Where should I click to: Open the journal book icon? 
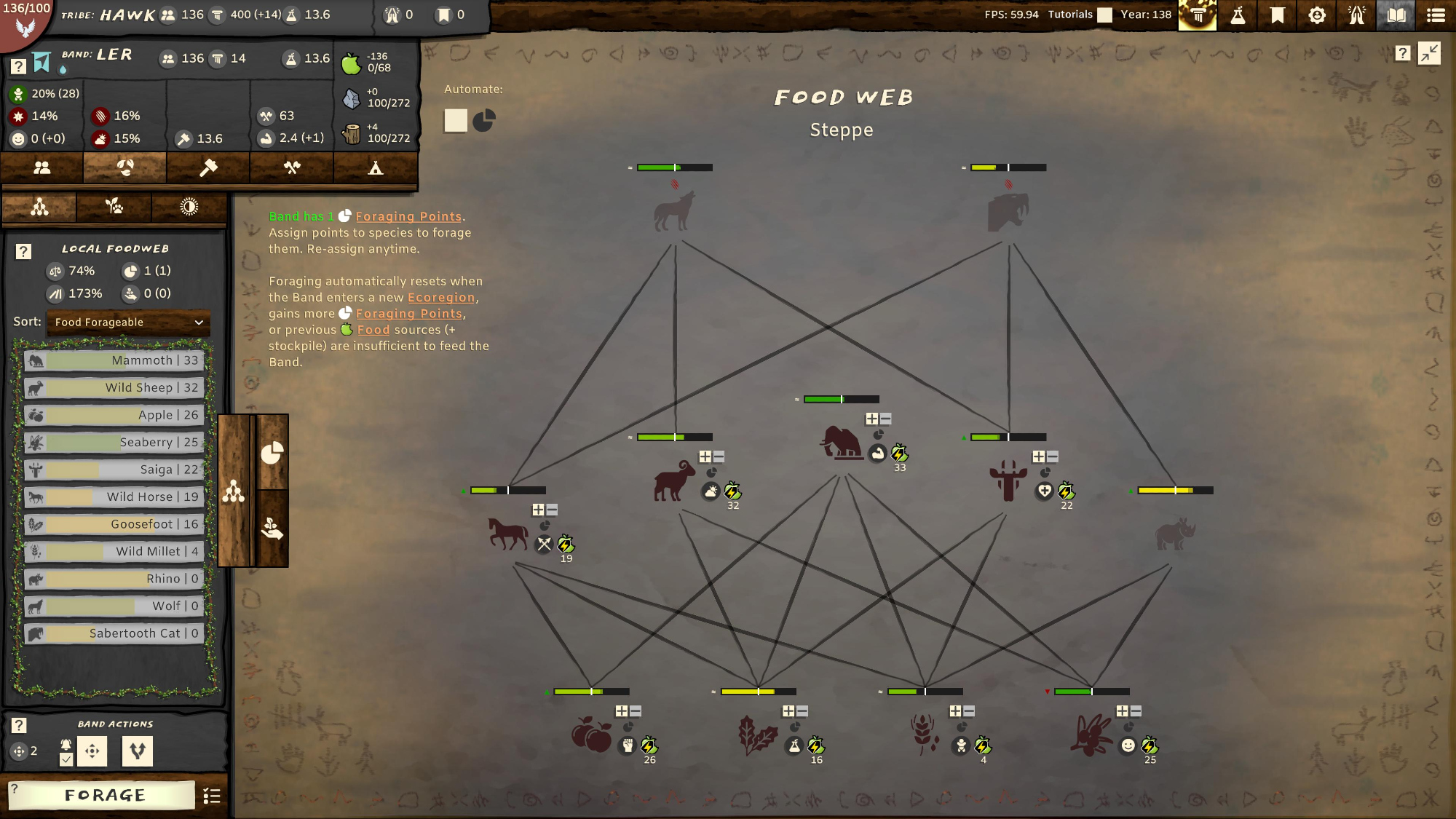pyautogui.click(x=1396, y=15)
